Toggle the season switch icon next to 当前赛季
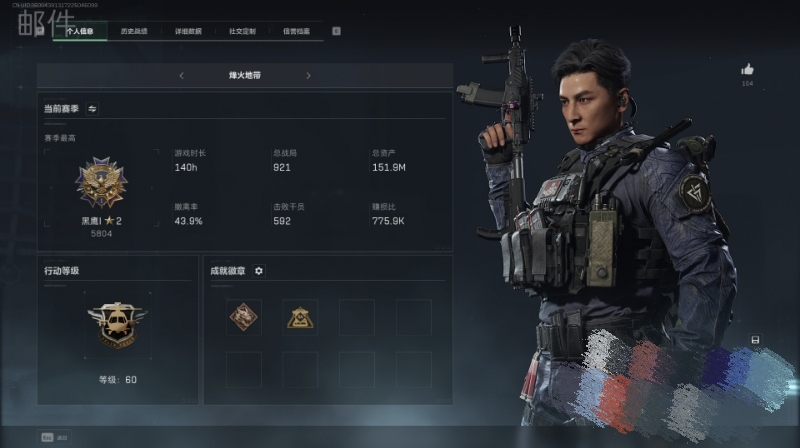The width and height of the screenshot is (800, 448). point(92,108)
